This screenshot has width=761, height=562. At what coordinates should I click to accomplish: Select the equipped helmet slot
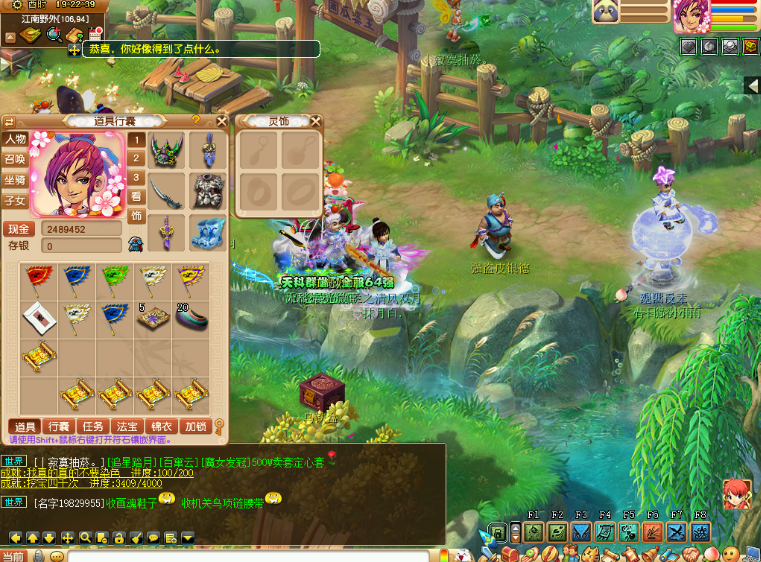pos(166,151)
